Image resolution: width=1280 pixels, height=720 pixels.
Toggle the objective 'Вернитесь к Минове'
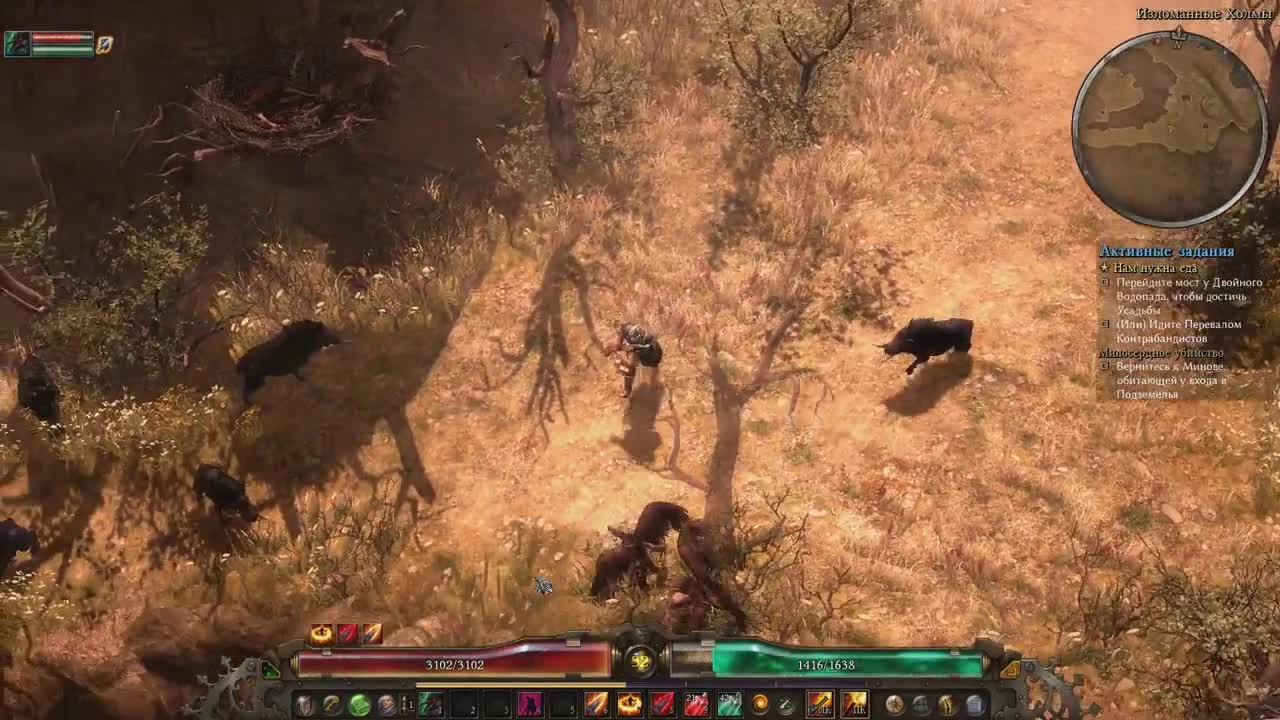click(1106, 366)
